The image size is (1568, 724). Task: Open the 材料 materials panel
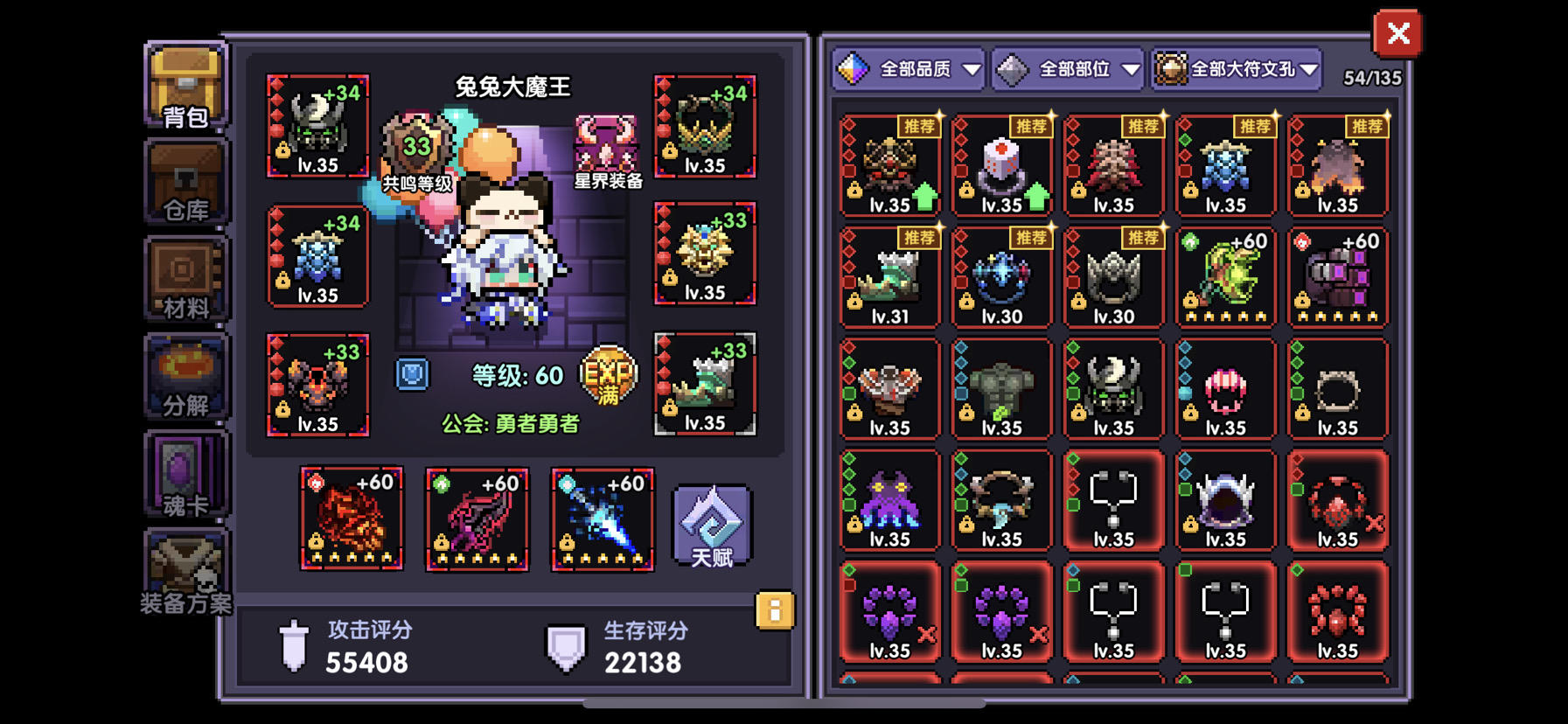[x=185, y=280]
